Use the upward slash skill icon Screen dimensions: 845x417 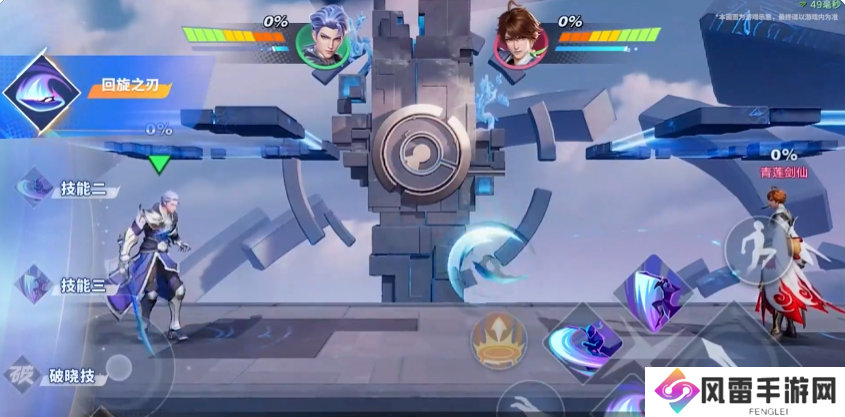click(650, 292)
